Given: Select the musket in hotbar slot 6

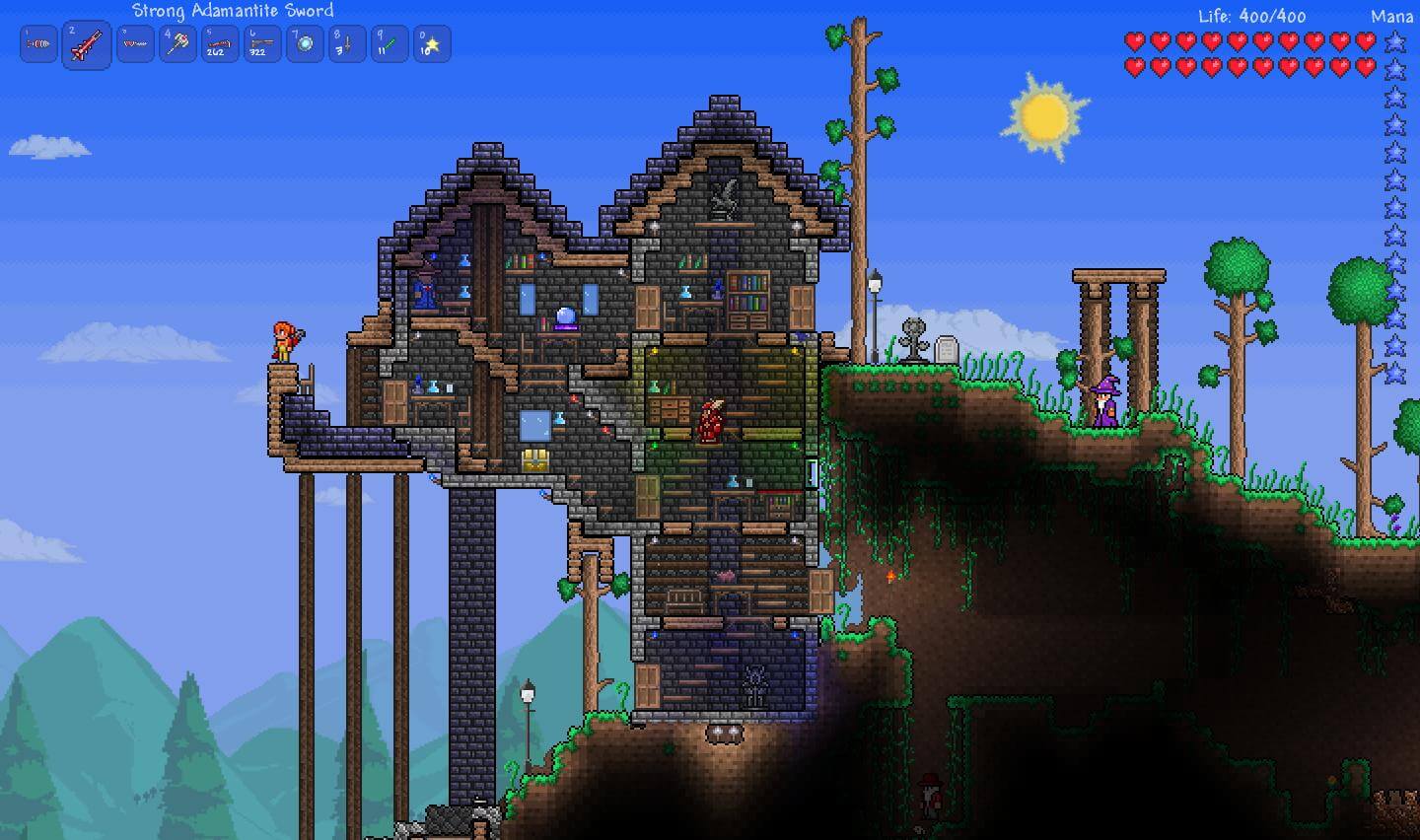Looking at the screenshot, I should (x=261, y=43).
